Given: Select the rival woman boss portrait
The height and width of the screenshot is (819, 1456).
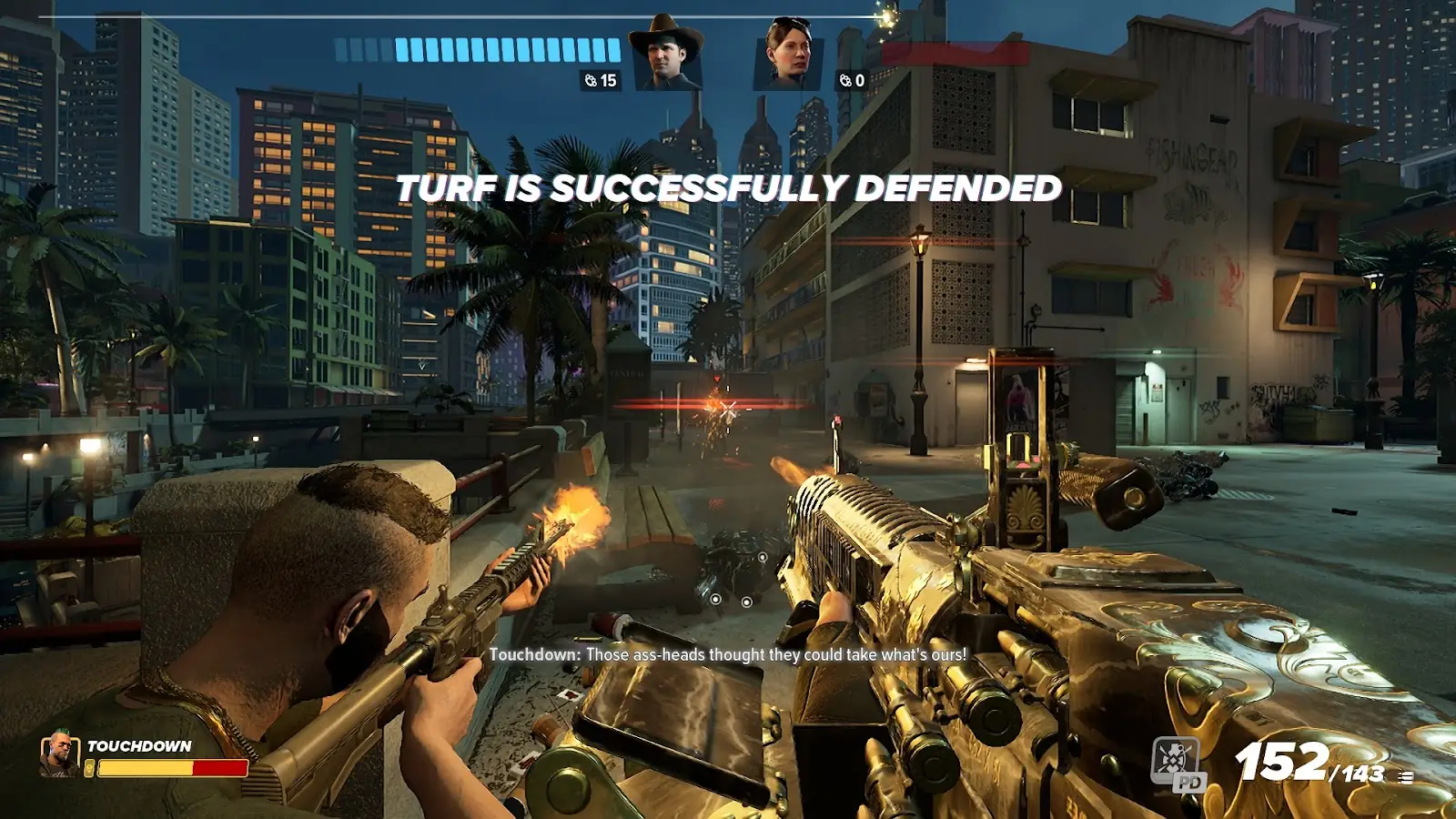Looking at the screenshot, I should pos(787,55).
